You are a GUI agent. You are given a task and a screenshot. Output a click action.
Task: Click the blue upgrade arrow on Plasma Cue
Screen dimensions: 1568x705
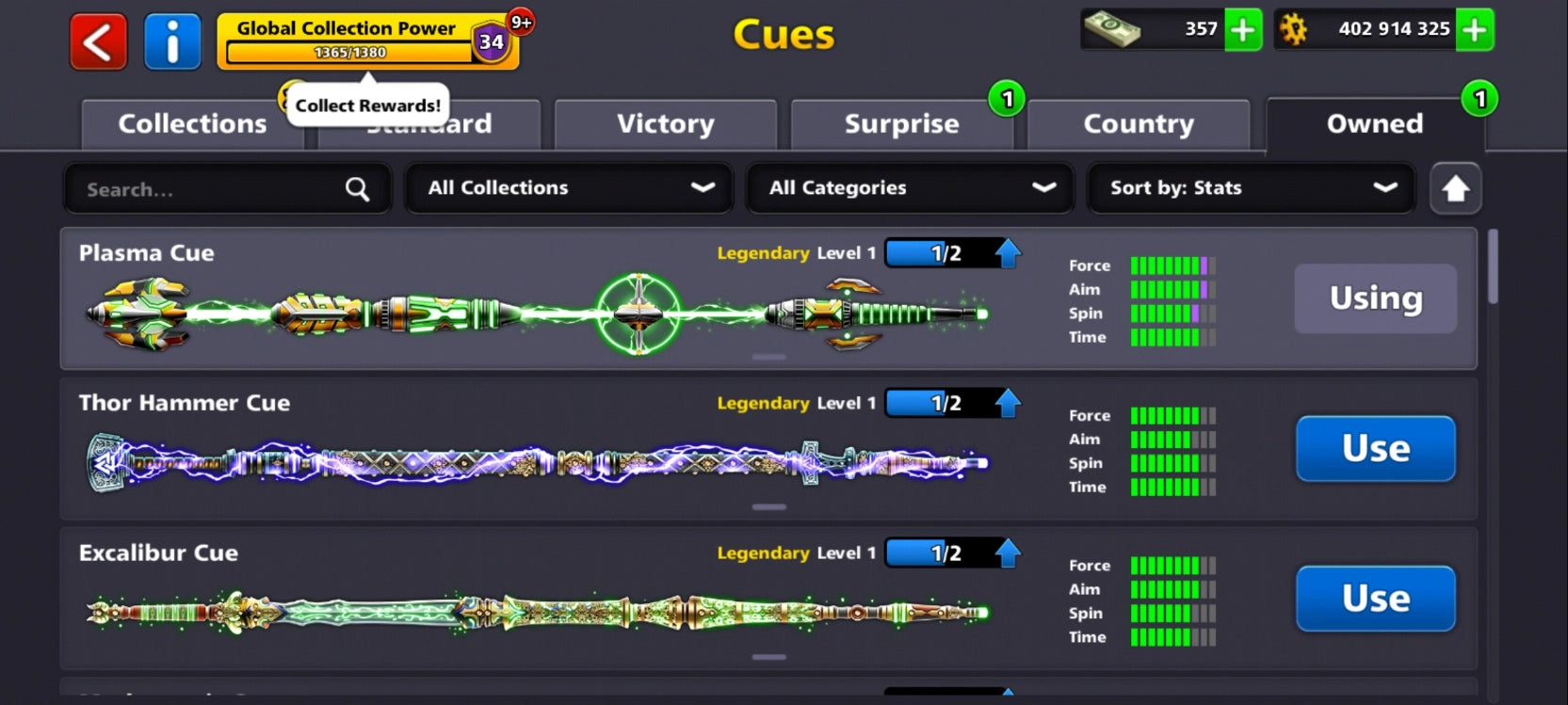(1010, 252)
